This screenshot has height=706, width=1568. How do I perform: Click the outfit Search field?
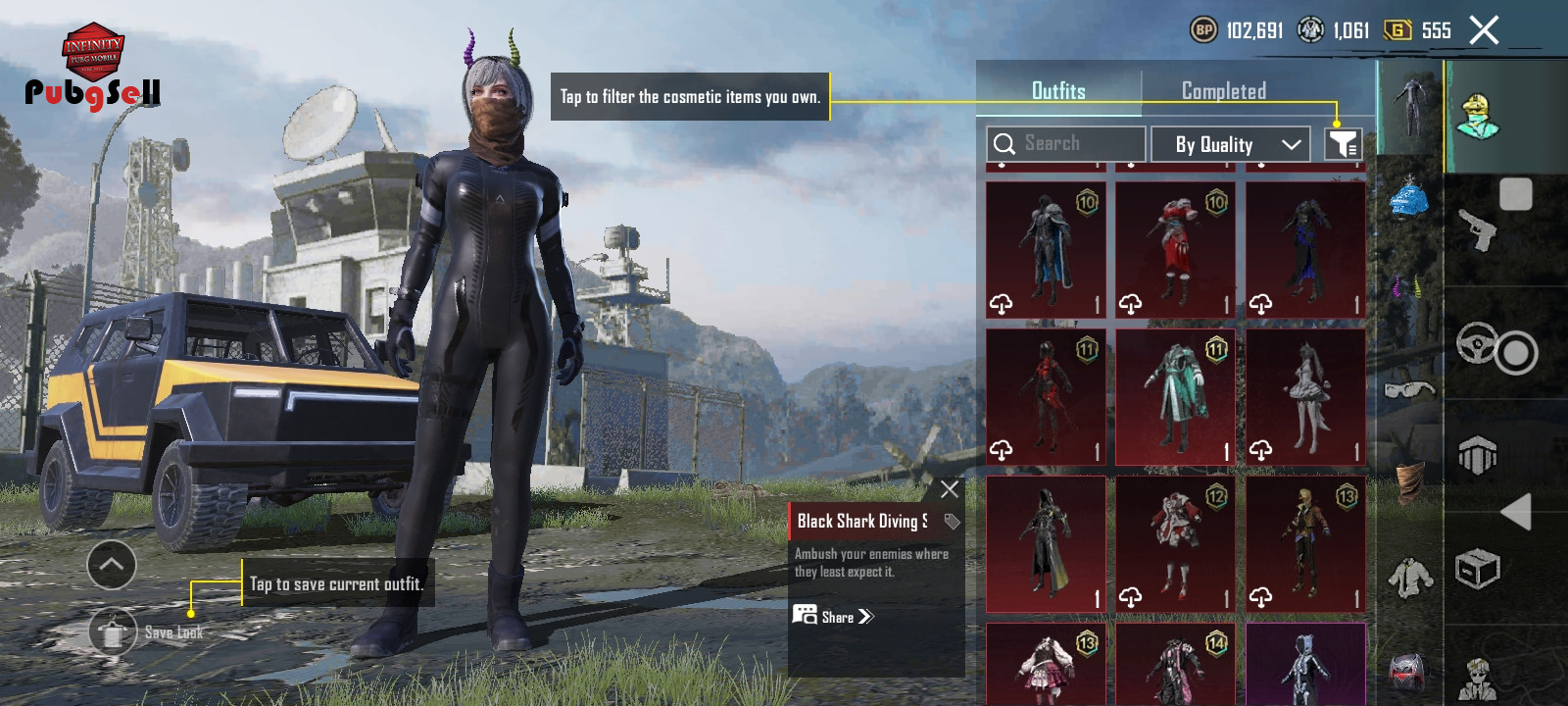tap(1065, 144)
